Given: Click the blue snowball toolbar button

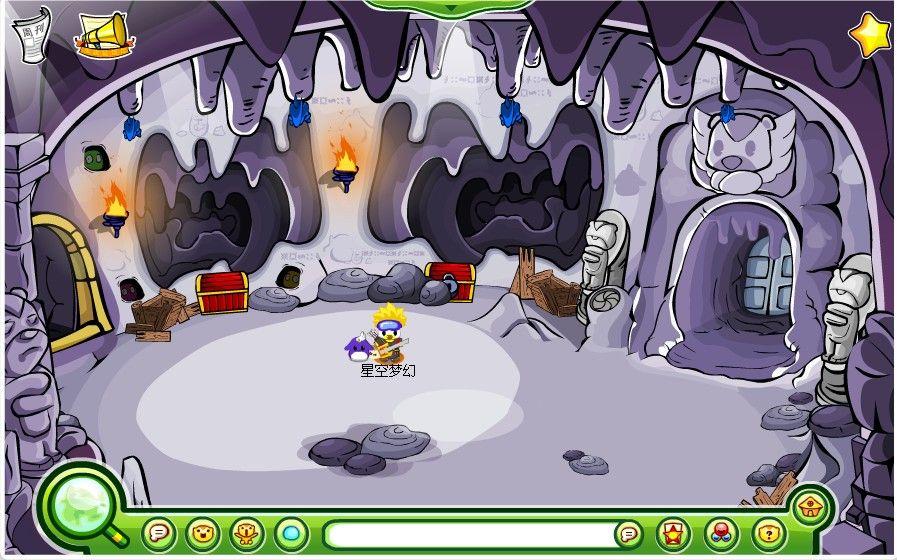Looking at the screenshot, I should tap(290, 533).
